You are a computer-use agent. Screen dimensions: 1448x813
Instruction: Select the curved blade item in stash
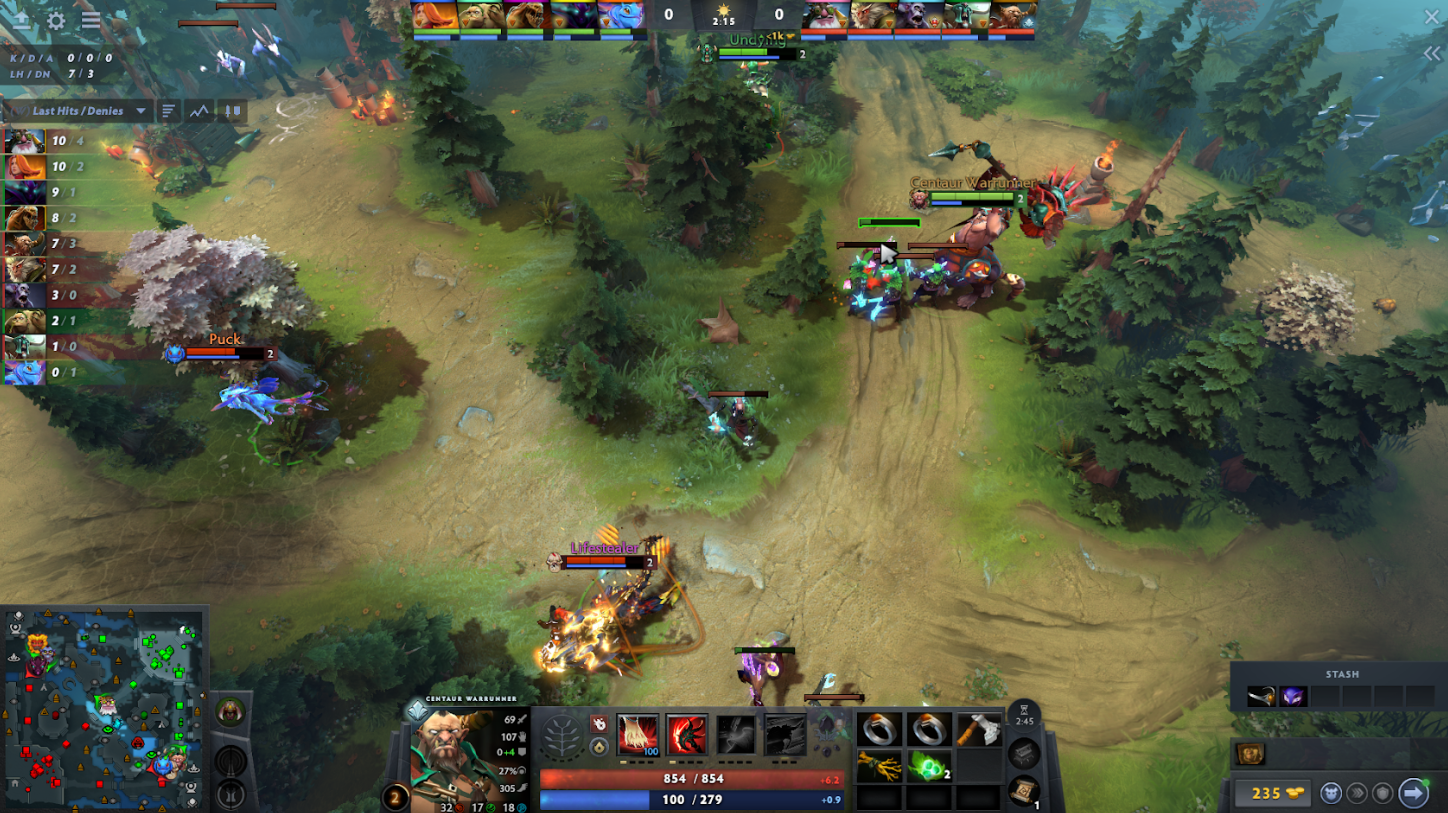click(x=1261, y=696)
